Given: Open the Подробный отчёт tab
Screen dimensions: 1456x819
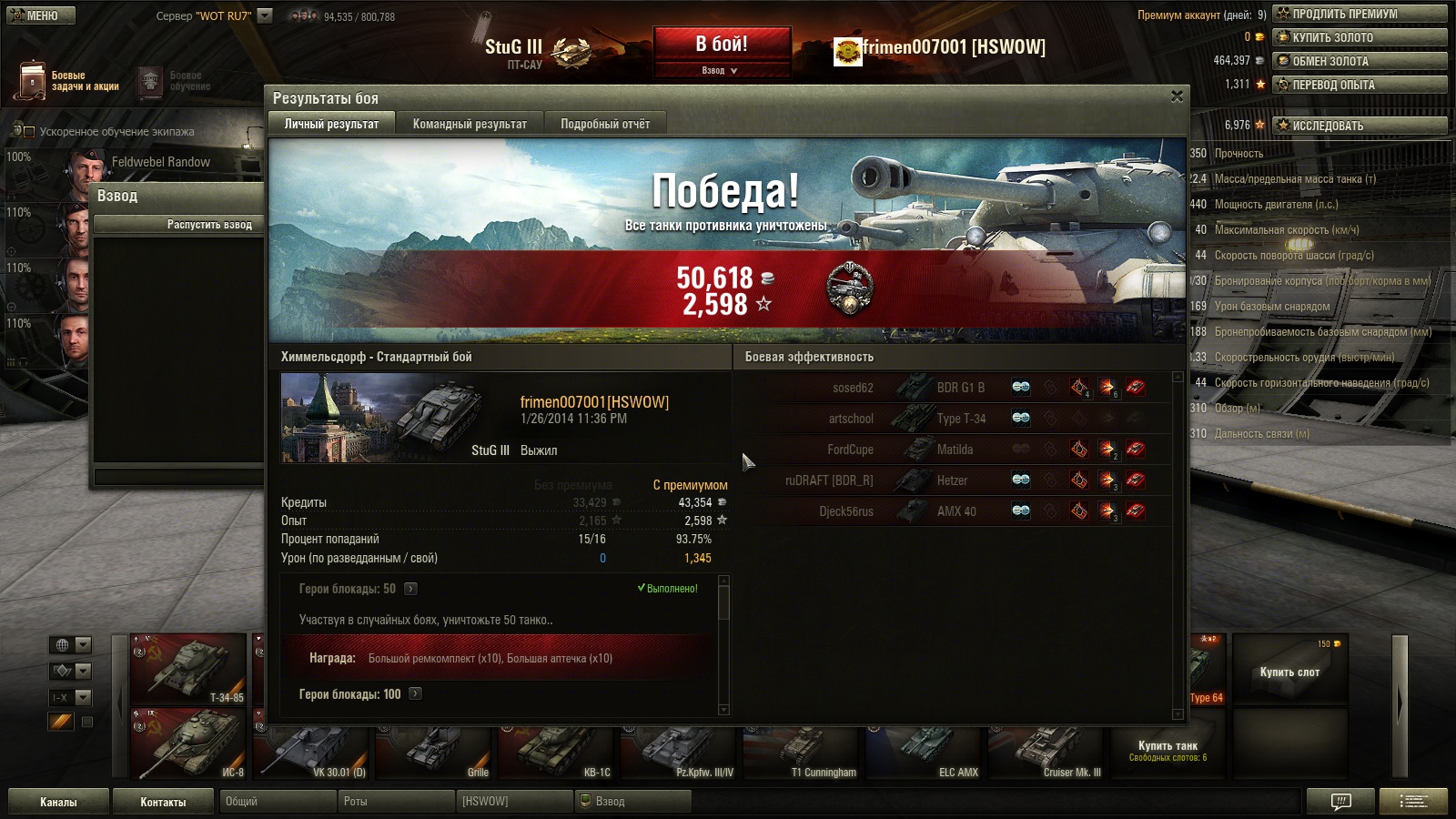Looking at the screenshot, I should [x=605, y=124].
